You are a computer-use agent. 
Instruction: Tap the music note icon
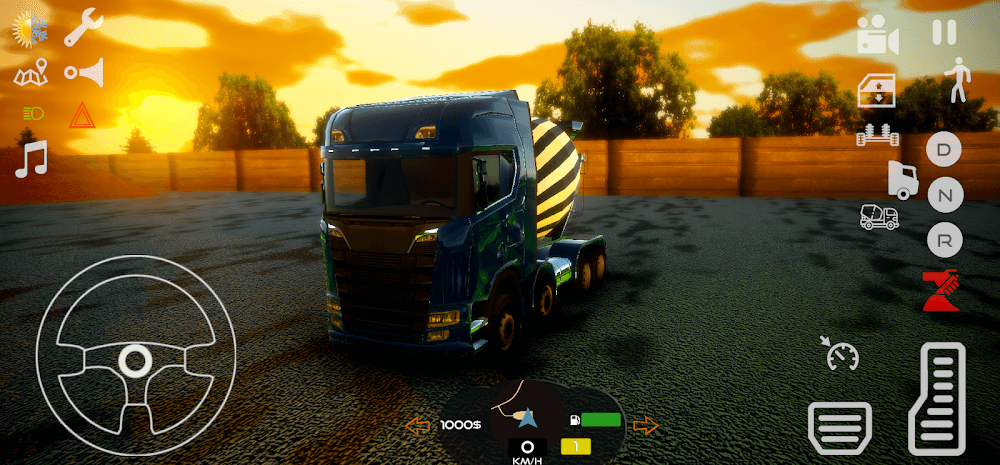(x=31, y=159)
